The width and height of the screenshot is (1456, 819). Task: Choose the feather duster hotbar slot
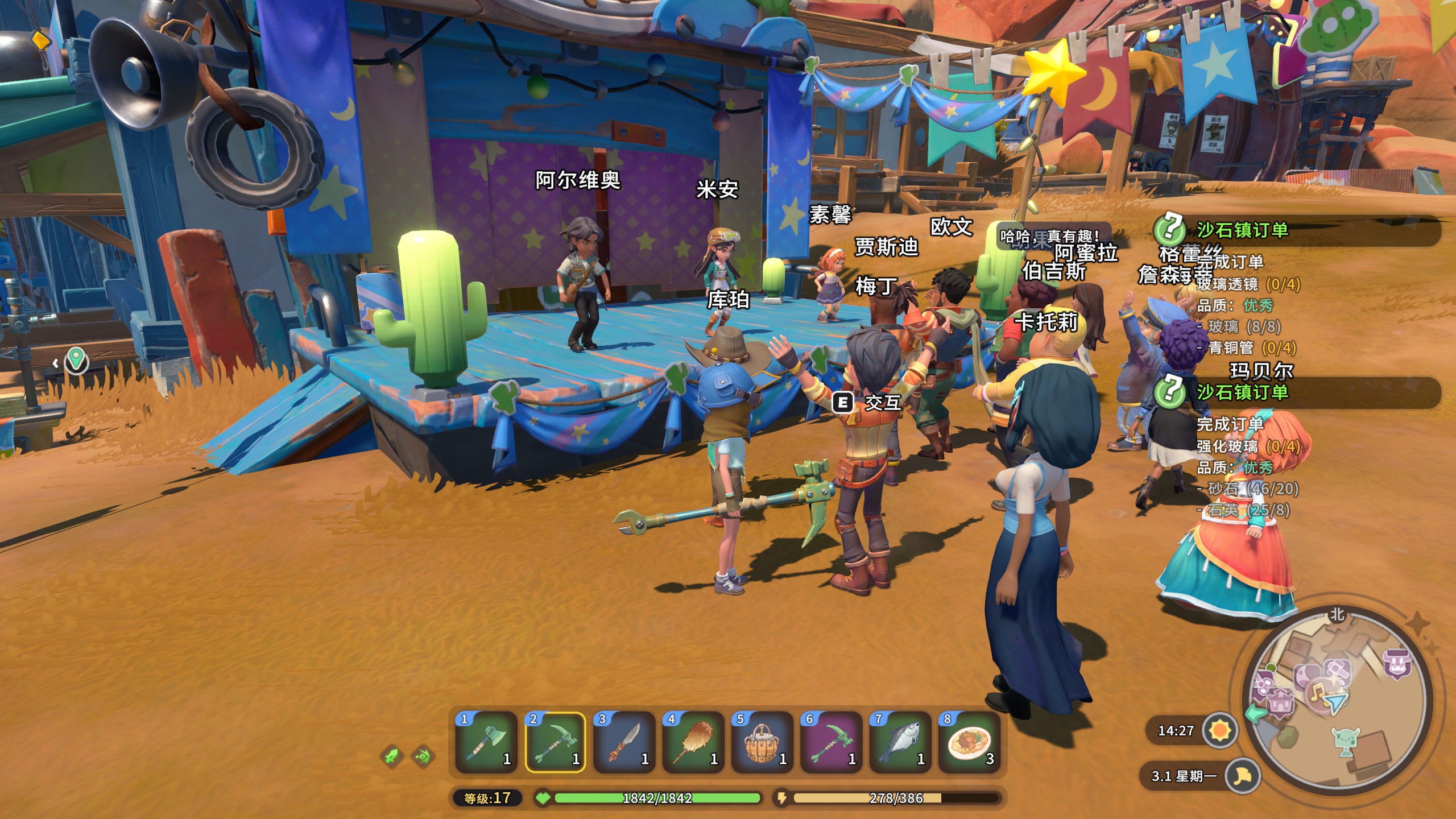(693, 742)
